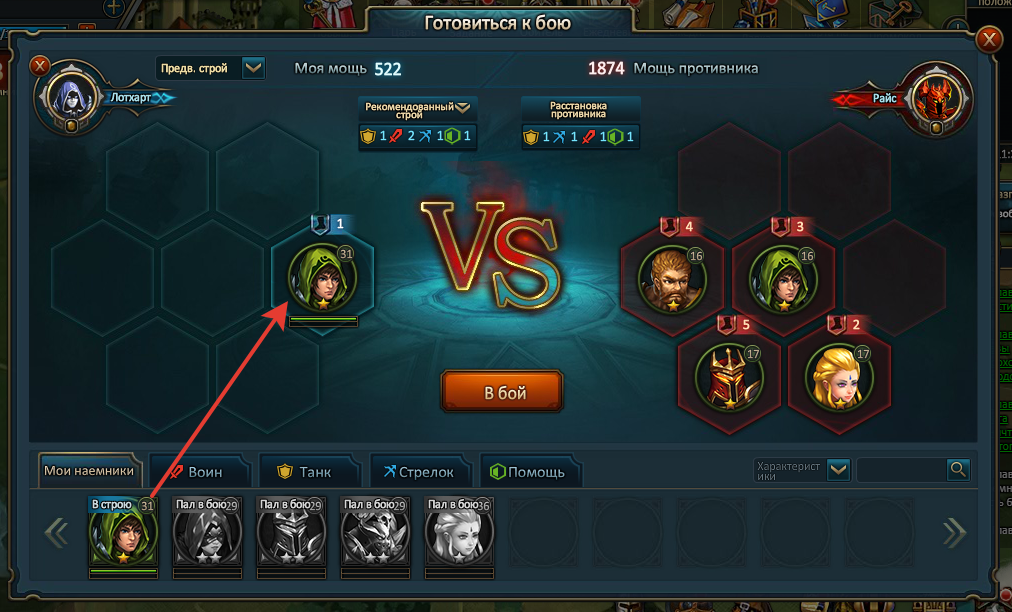This screenshot has width=1012, height=612.
Task: Inspect the enemy bearded warrior in slot 4
Action: click(673, 279)
